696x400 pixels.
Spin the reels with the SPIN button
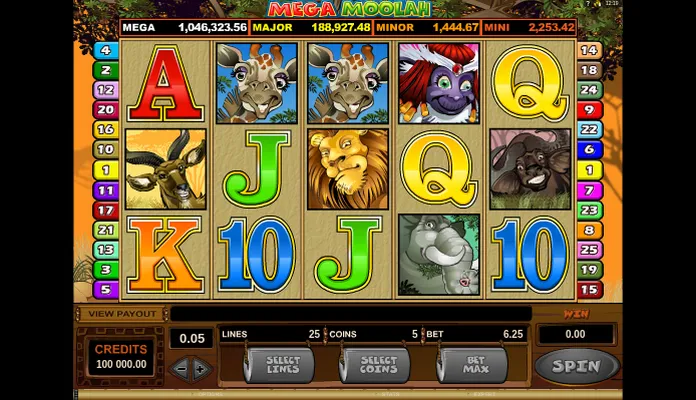pyautogui.click(x=576, y=366)
